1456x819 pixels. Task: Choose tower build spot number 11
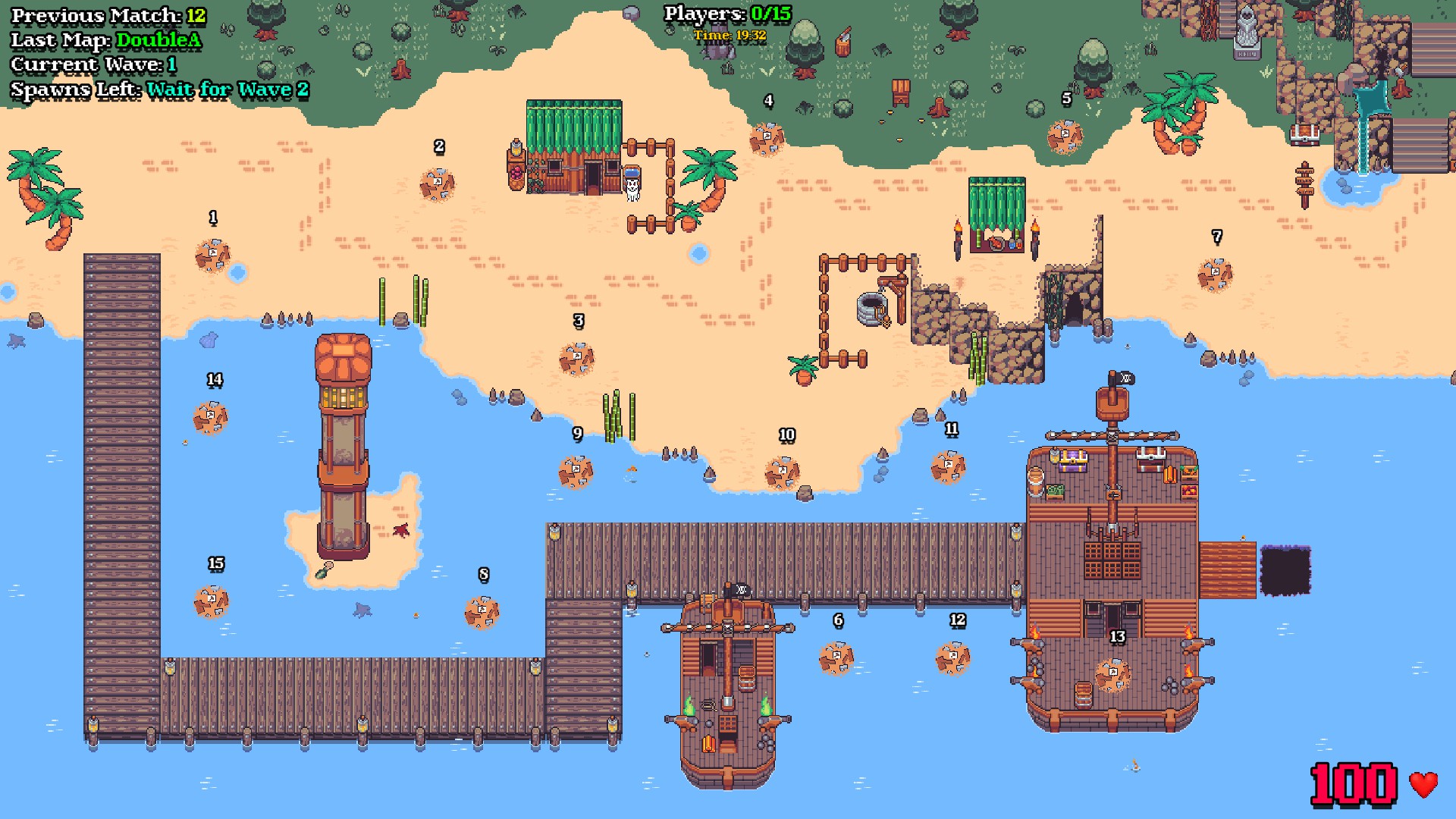point(948,466)
